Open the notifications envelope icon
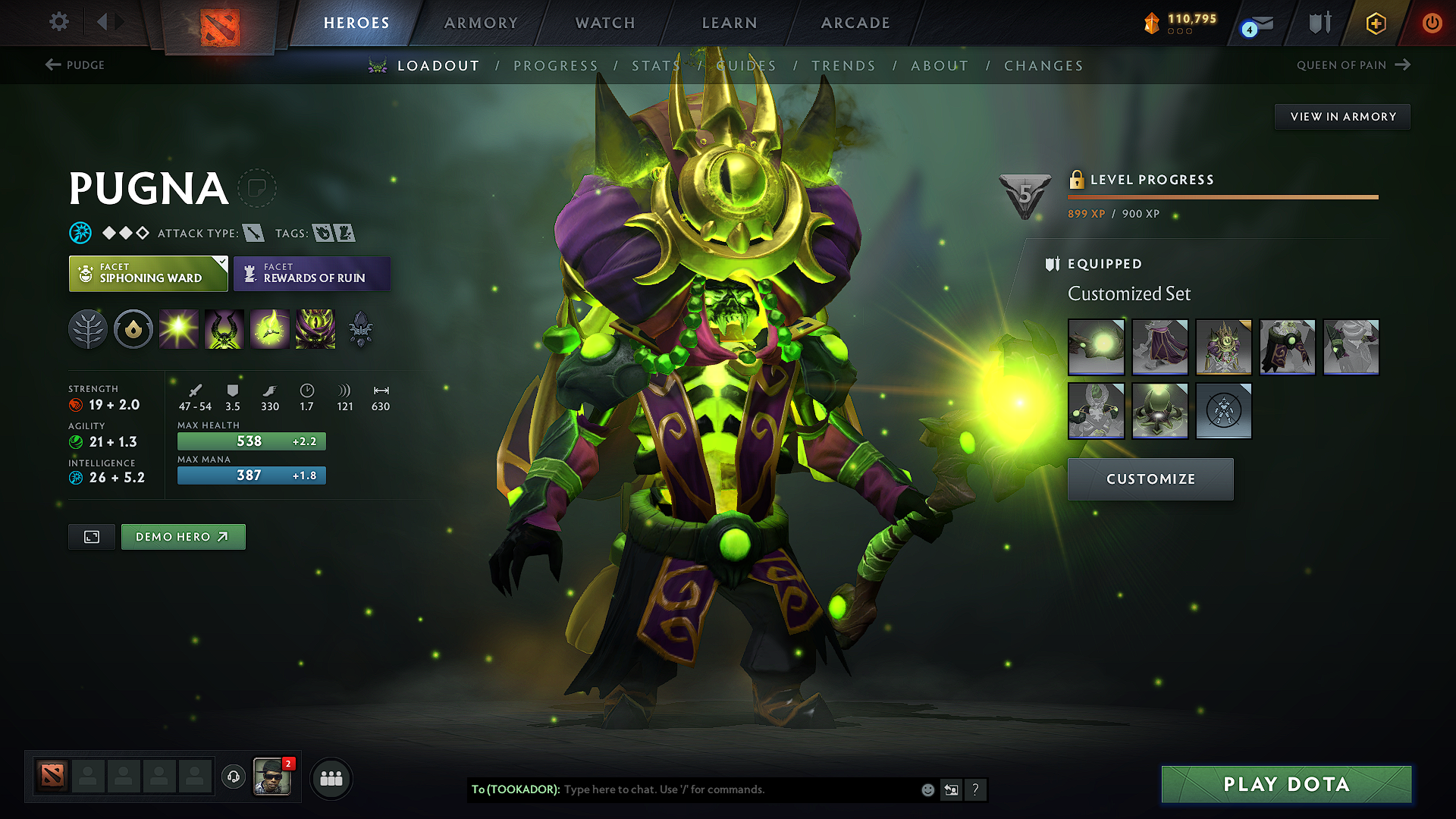The image size is (1456, 819). [x=1258, y=23]
